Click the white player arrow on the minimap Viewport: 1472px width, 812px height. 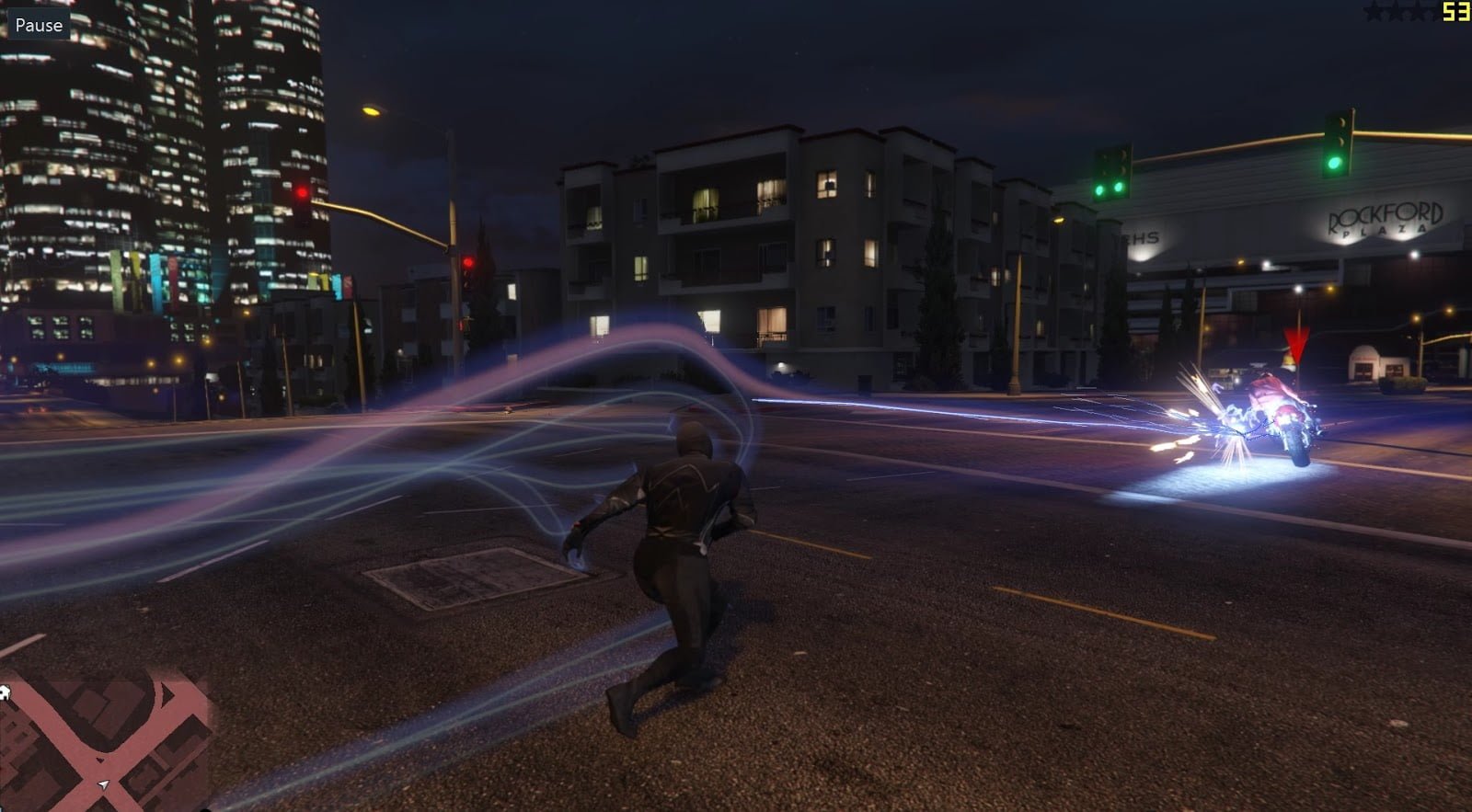(103, 784)
